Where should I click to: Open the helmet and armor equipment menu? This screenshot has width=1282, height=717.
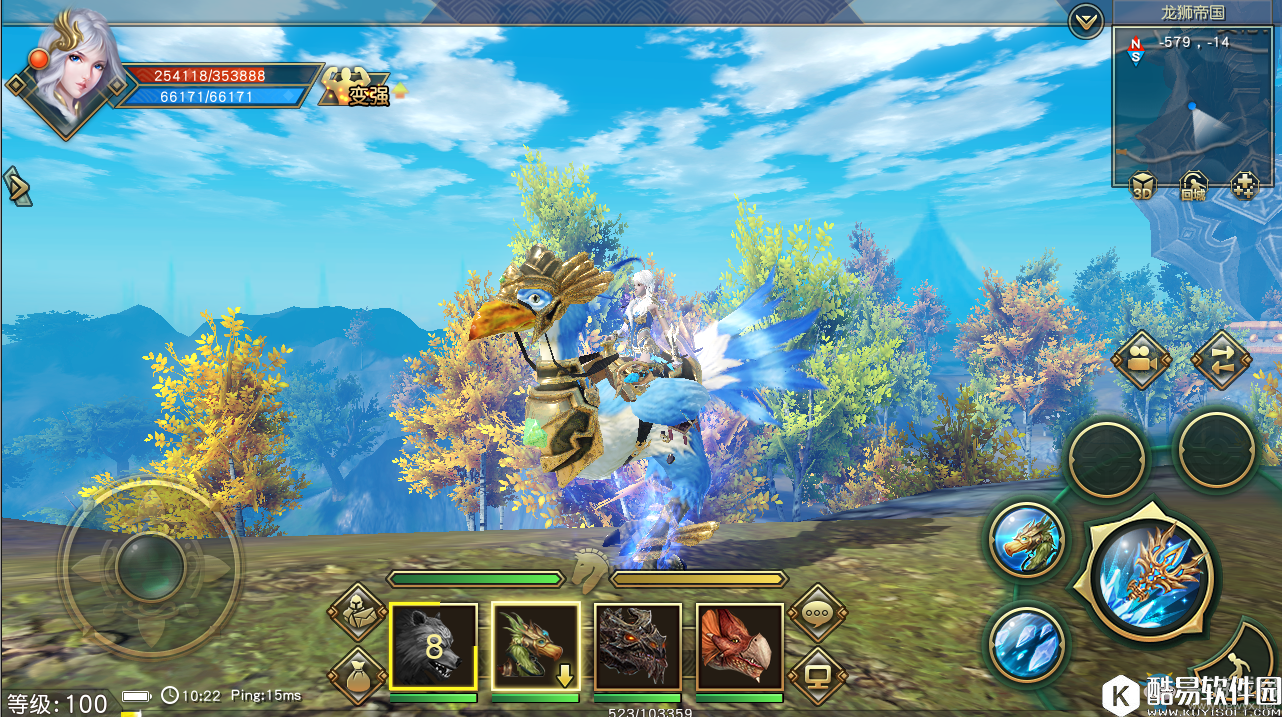click(x=357, y=613)
